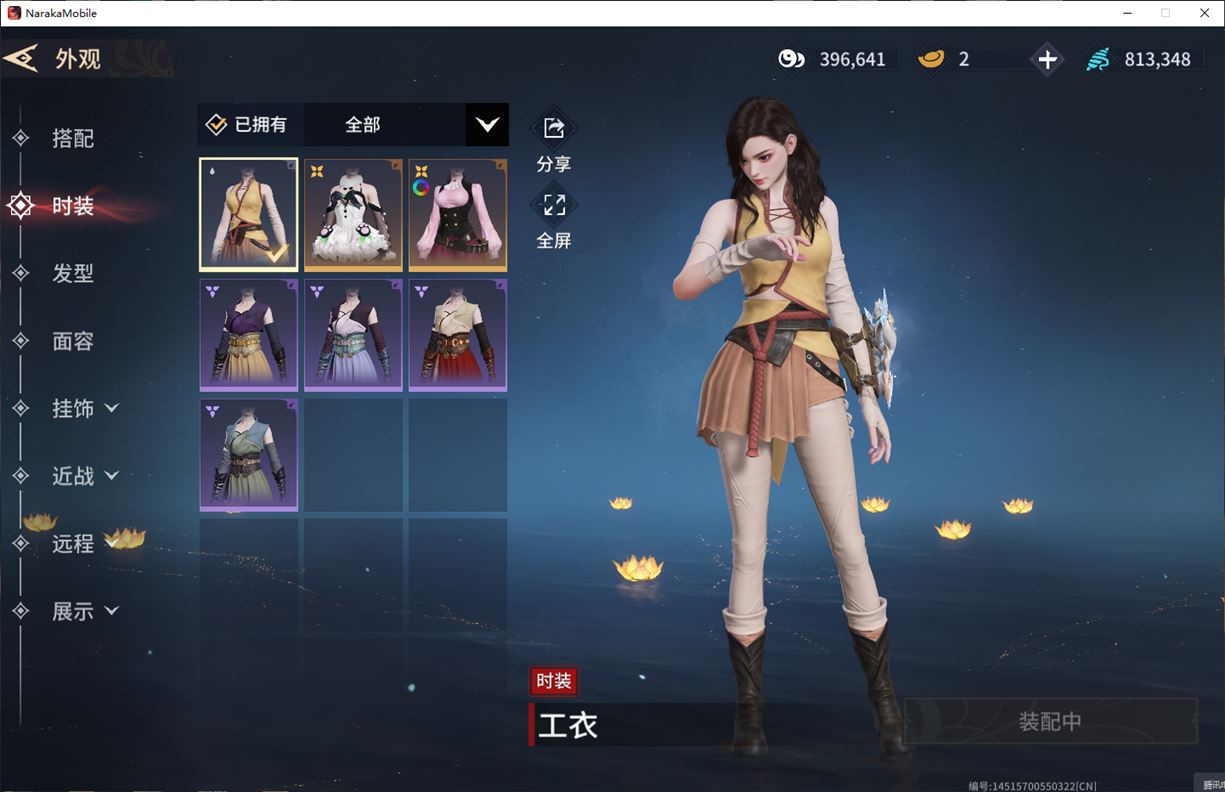This screenshot has width=1225, height=792.
Task: Add gold ingots with plus button
Action: pos(1047,60)
